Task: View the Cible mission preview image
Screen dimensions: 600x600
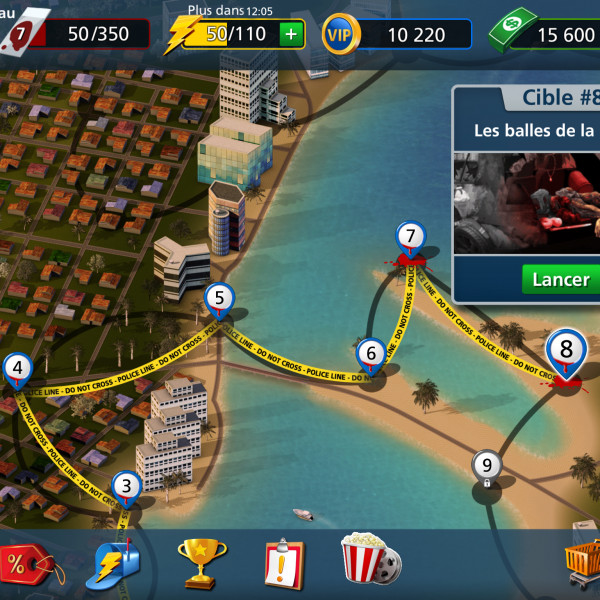Action: (x=527, y=203)
